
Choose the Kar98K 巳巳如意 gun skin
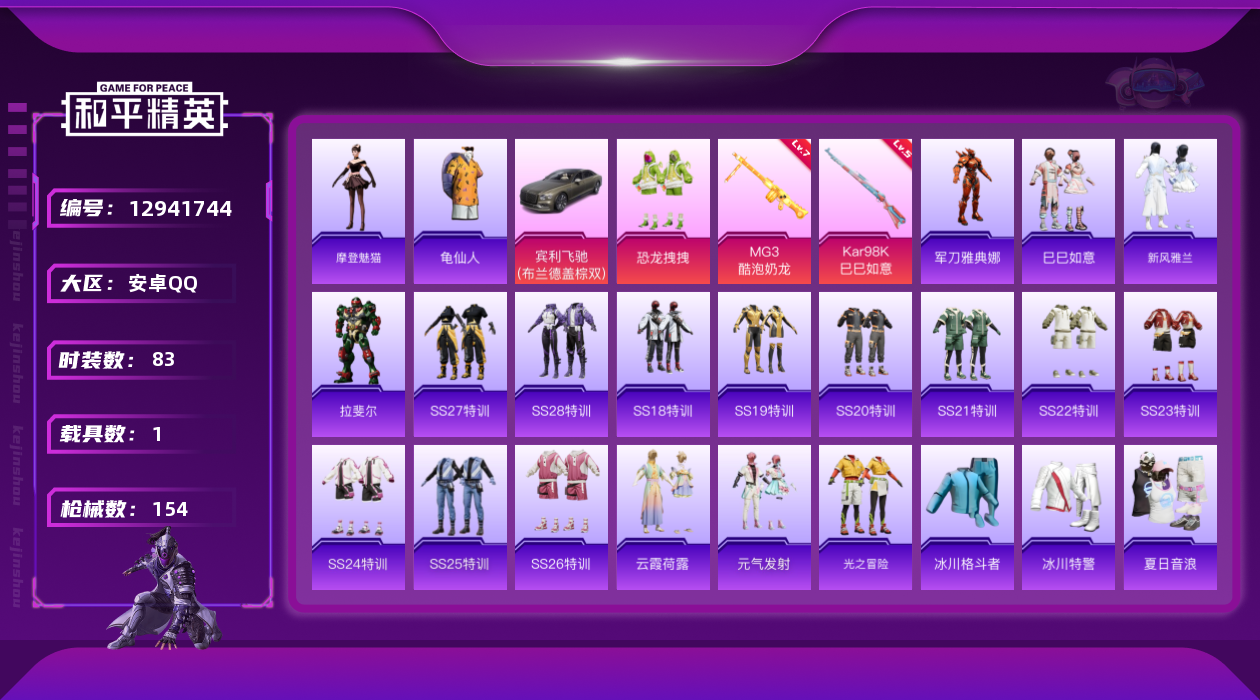click(x=865, y=210)
